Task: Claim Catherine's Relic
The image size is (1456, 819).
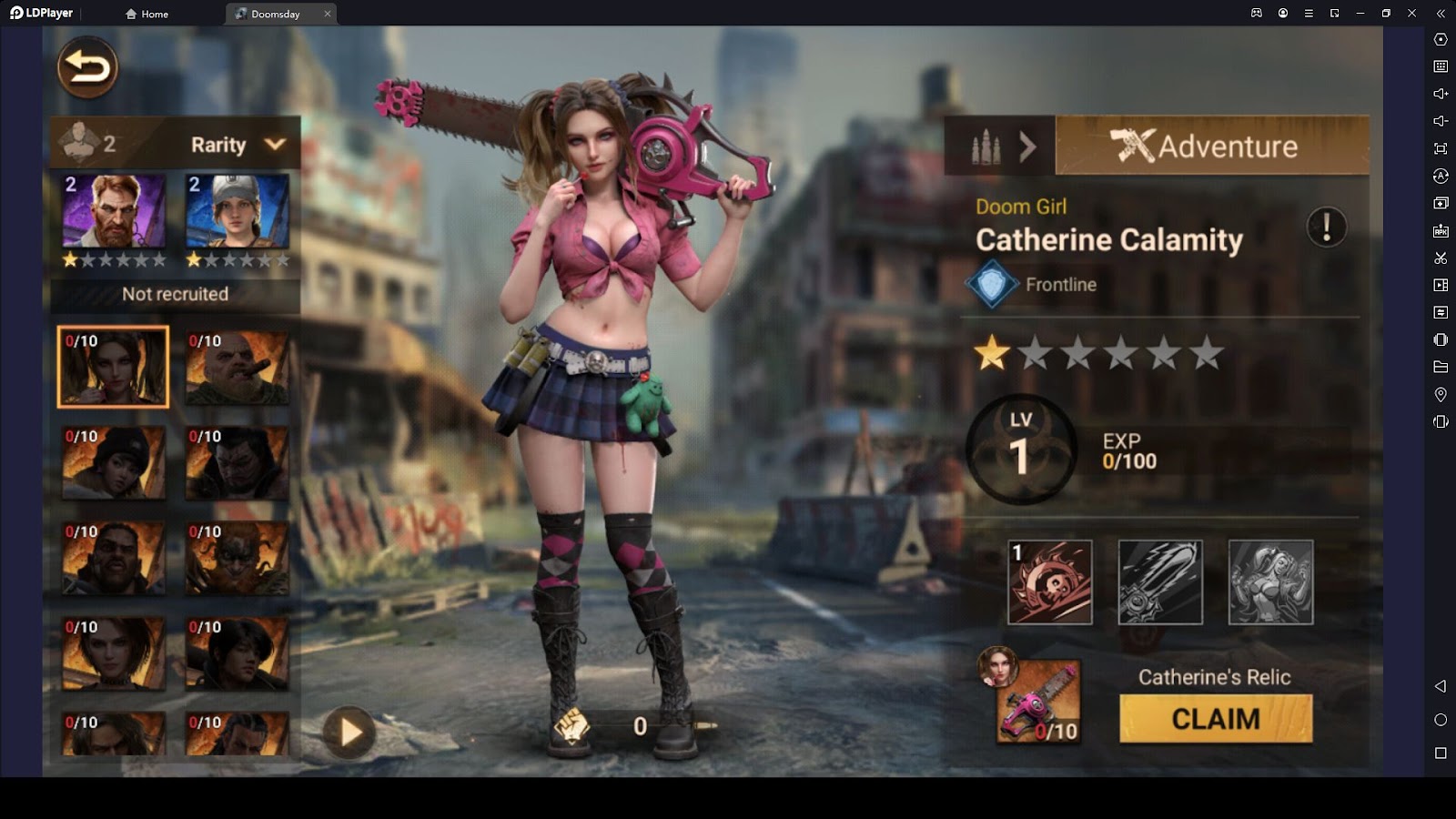Action: click(1216, 719)
